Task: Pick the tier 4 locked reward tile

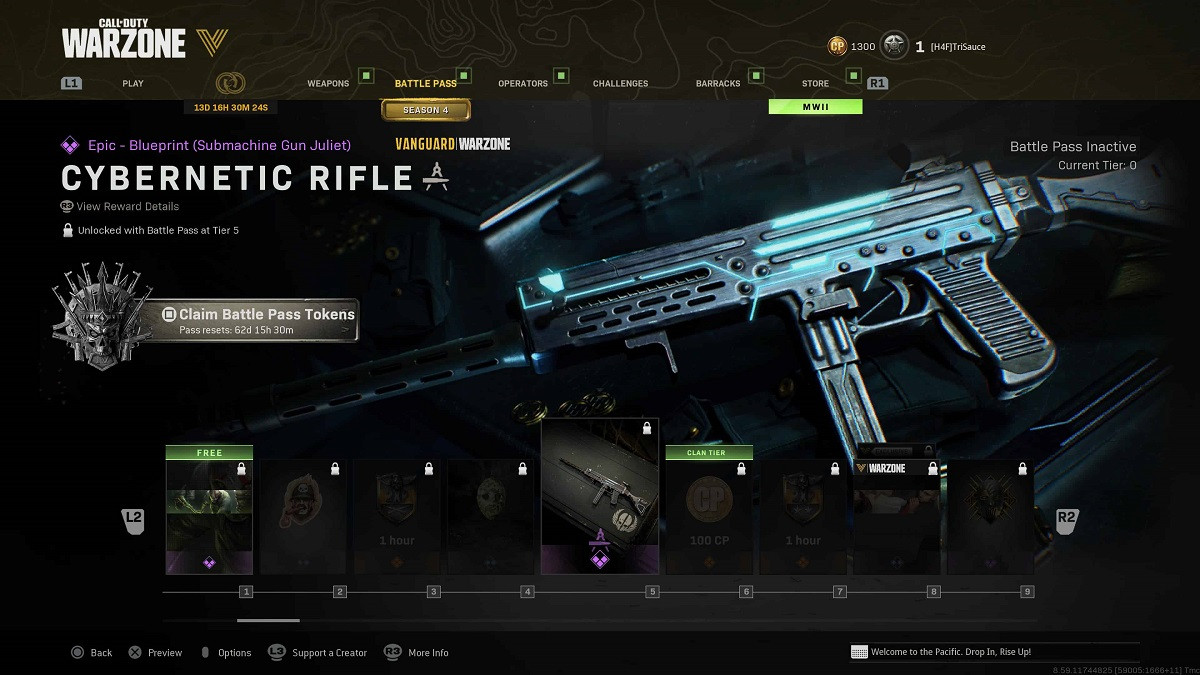Action: 490,517
